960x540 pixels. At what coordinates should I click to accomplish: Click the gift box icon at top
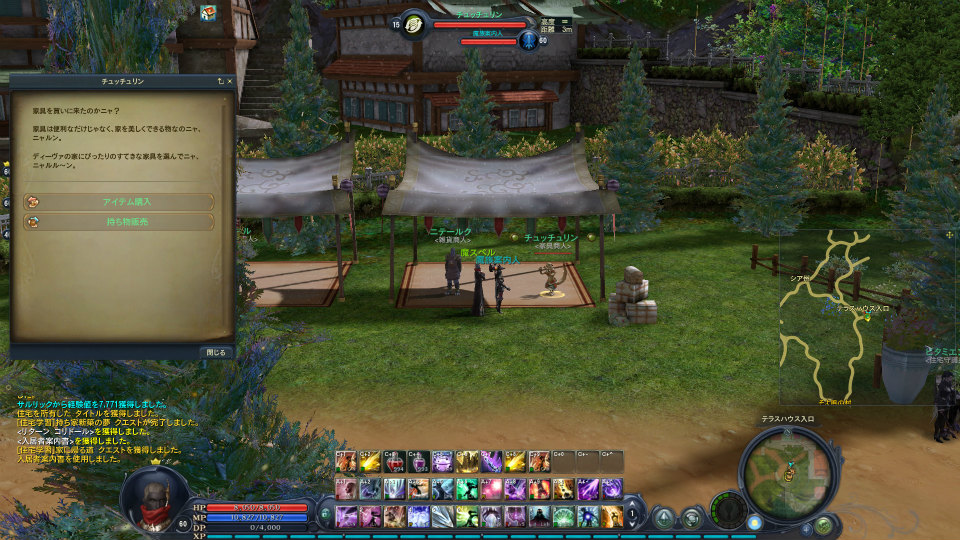click(x=208, y=13)
